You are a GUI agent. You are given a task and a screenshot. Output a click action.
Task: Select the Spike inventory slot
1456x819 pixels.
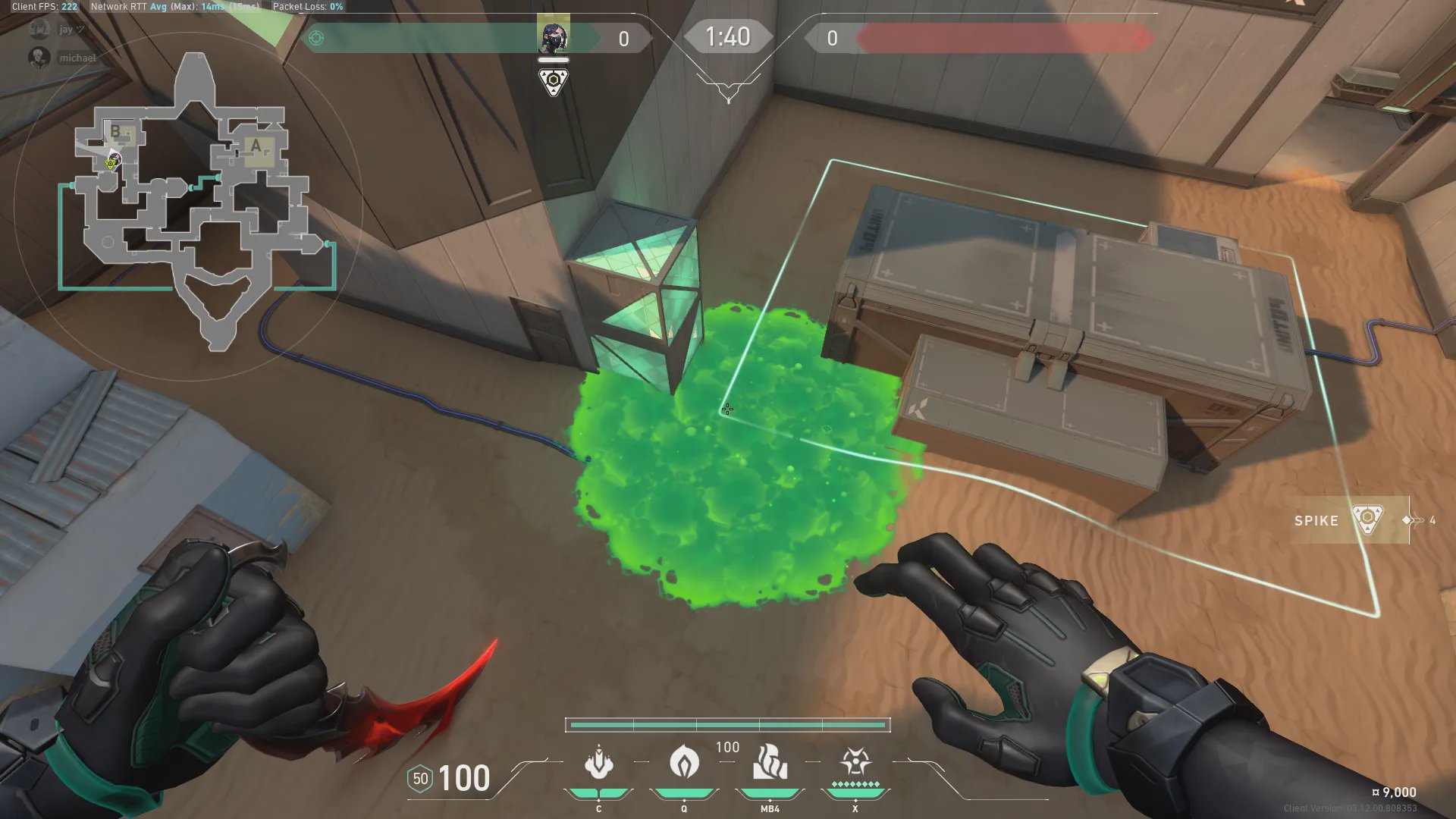pyautogui.click(x=1351, y=520)
